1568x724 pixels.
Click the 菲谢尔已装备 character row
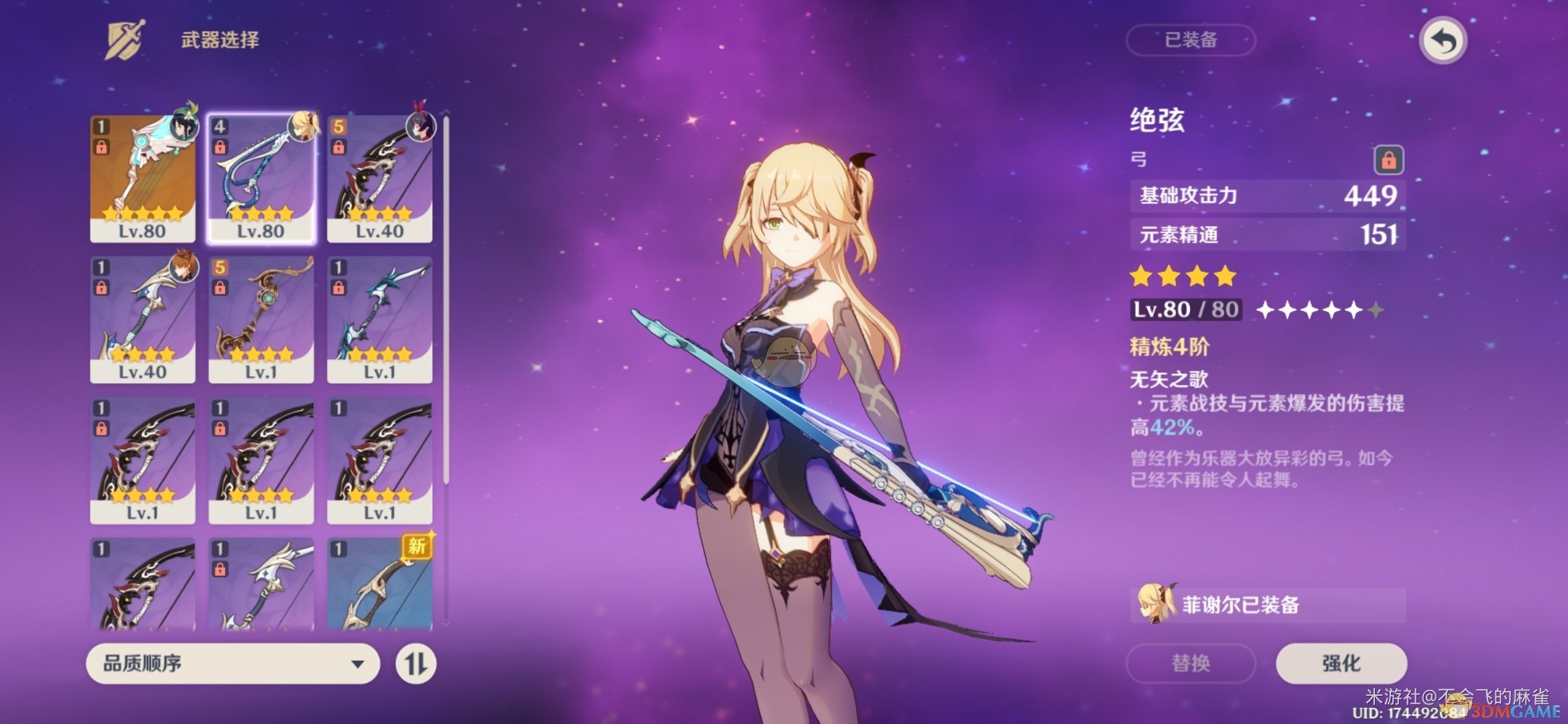(x=1268, y=605)
